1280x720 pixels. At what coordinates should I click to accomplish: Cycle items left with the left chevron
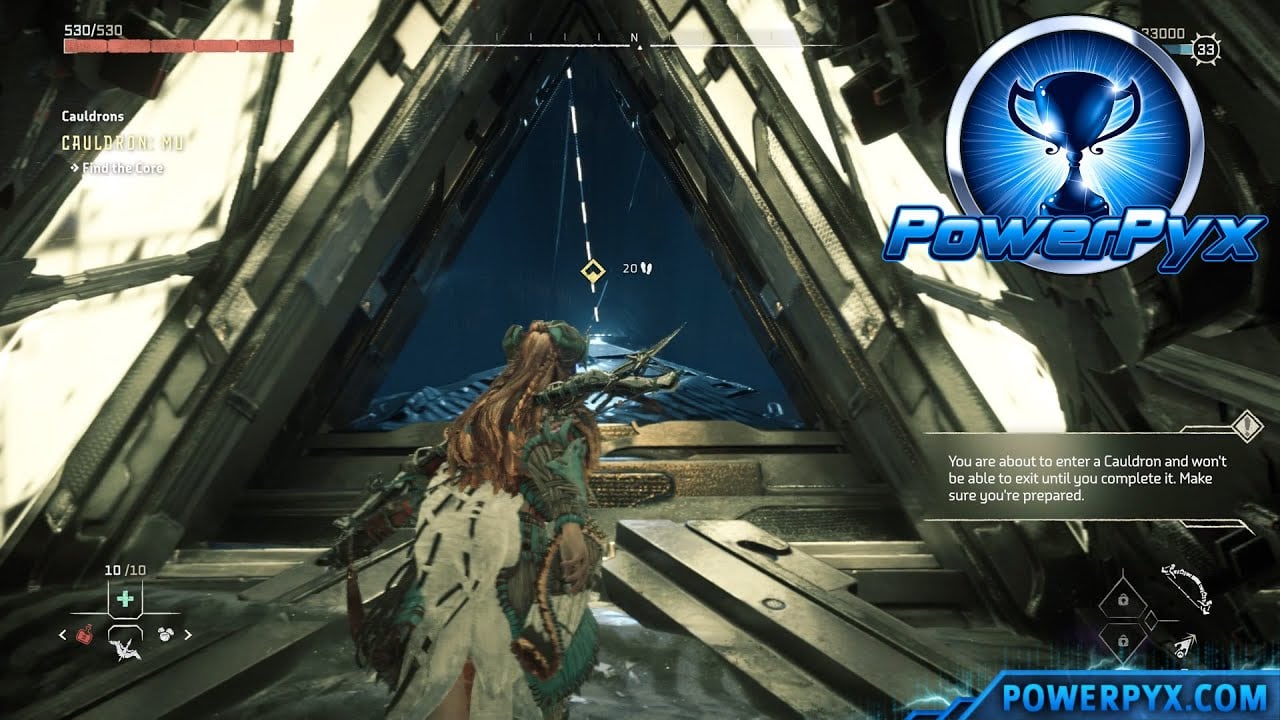coord(62,633)
